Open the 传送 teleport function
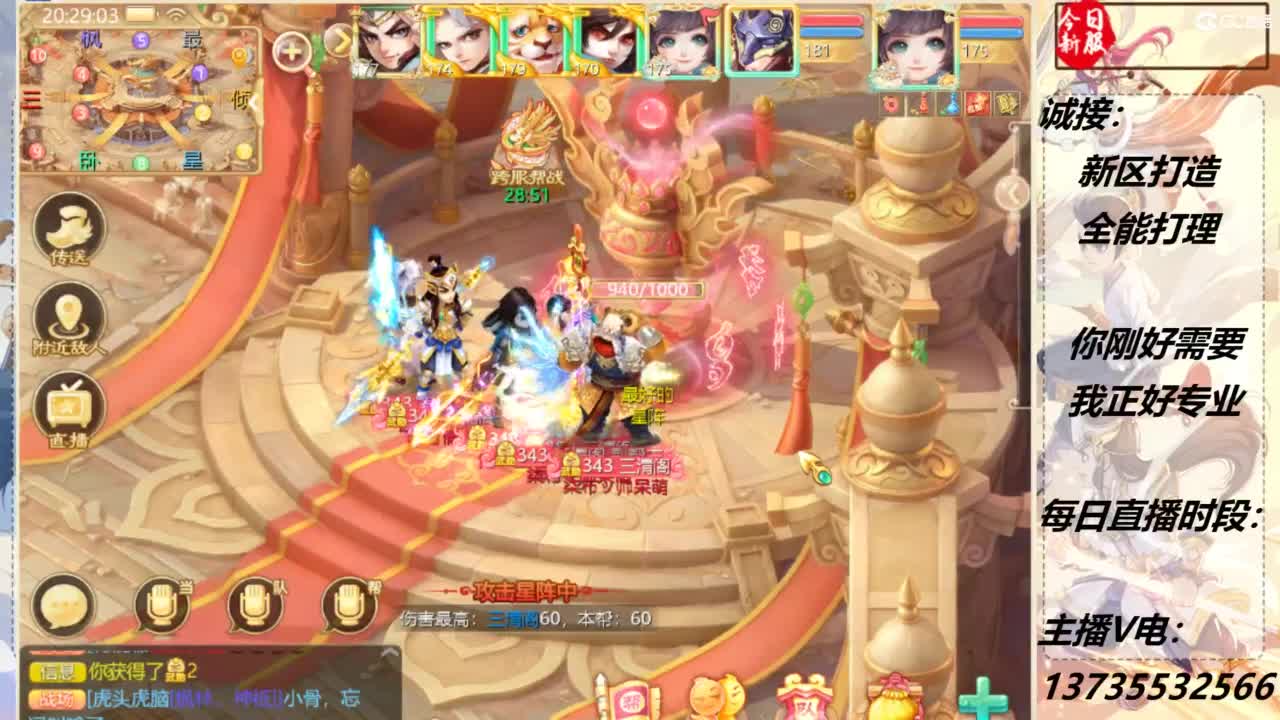The height and width of the screenshot is (720, 1280). tap(62, 224)
